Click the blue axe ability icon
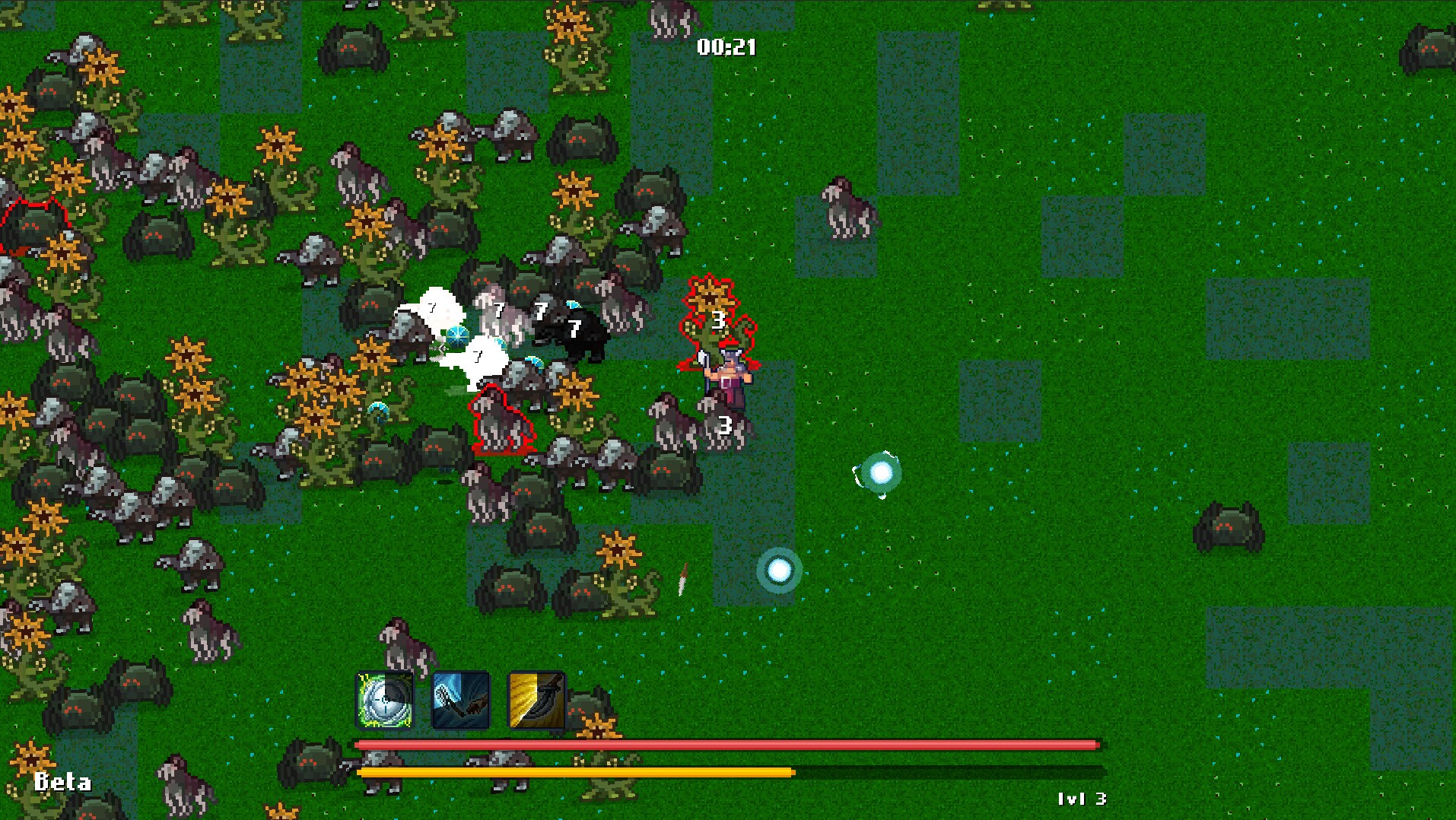Viewport: 1456px width, 820px height. coord(459,699)
